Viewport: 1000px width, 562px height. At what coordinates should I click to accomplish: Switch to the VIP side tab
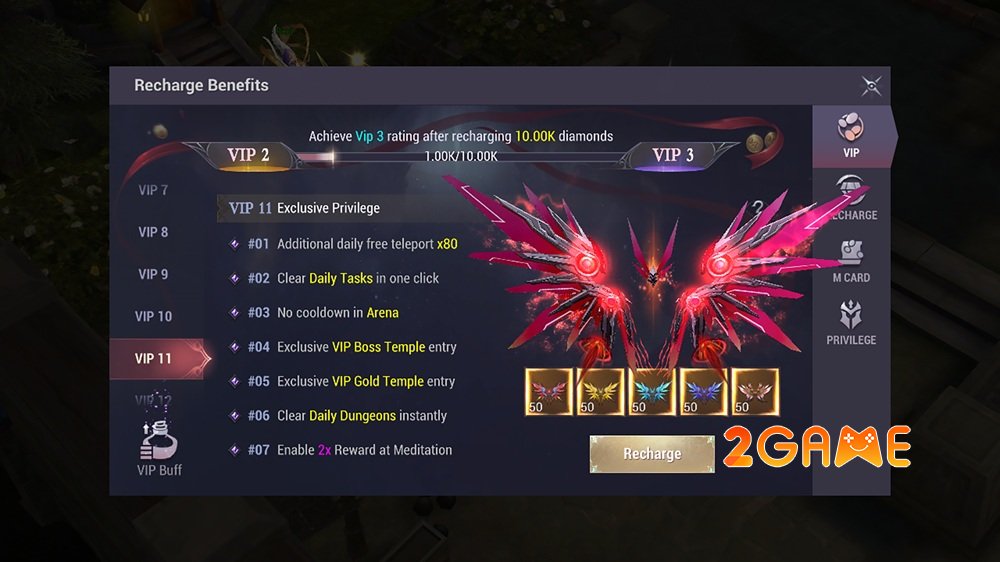click(x=851, y=136)
